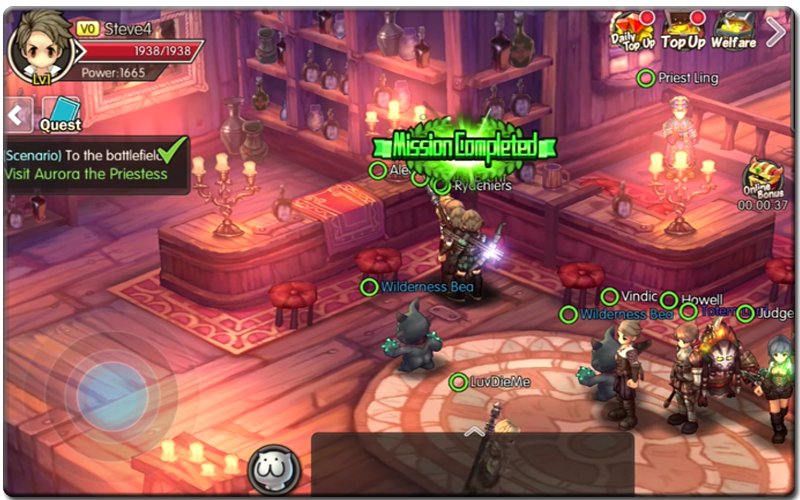Expand the top-right menu arrow
This screenshot has width=800, height=500.
(776, 32)
